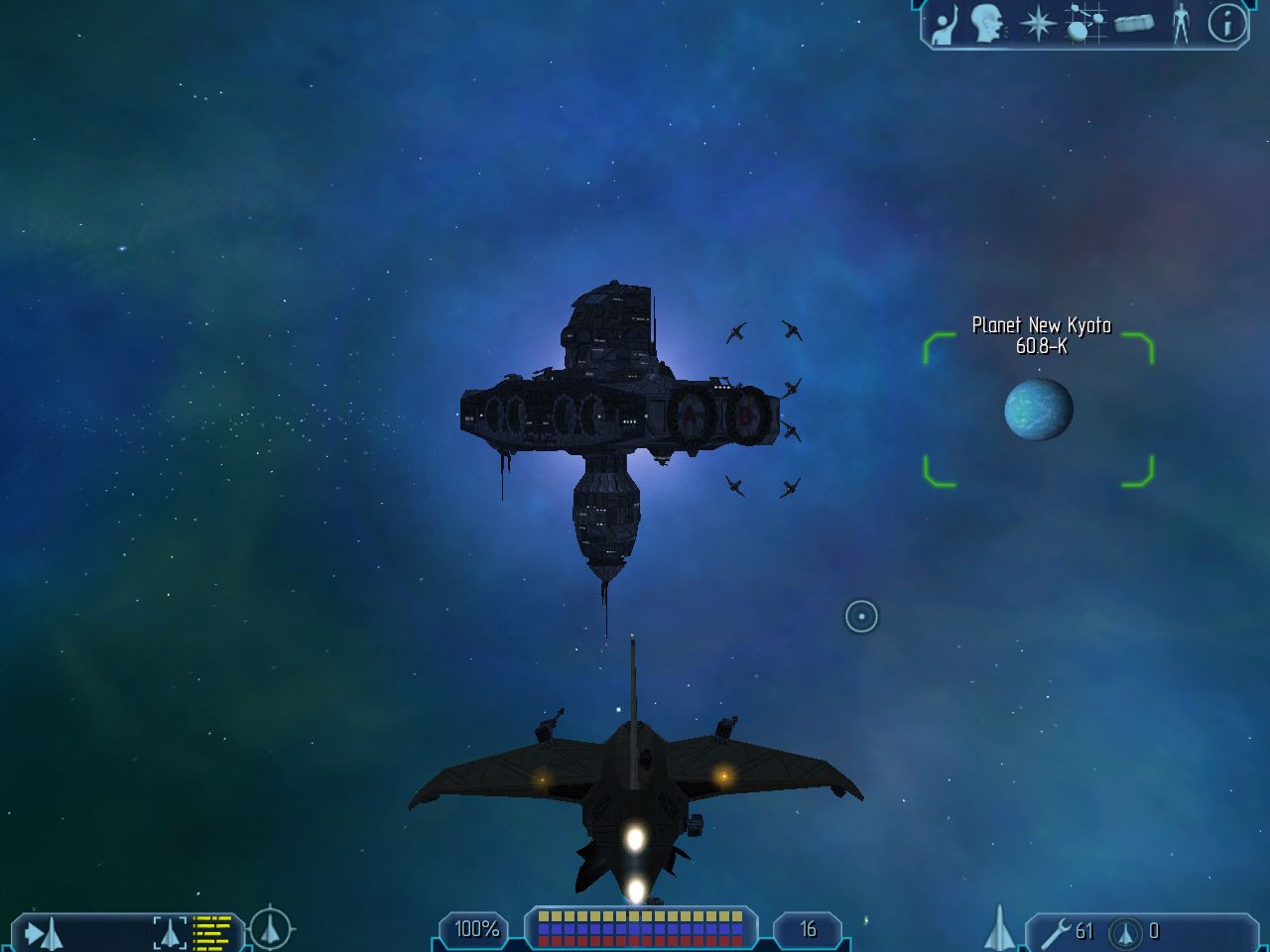Image resolution: width=1270 pixels, height=952 pixels.
Task: Open the star-shaped icon in the top bar
Action: point(1038,24)
